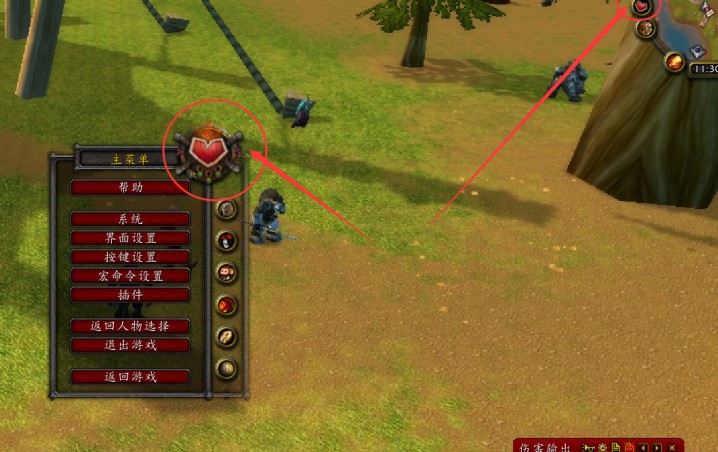The image size is (718, 452).
Task: Go to the next damage meter page
Action: point(658,446)
